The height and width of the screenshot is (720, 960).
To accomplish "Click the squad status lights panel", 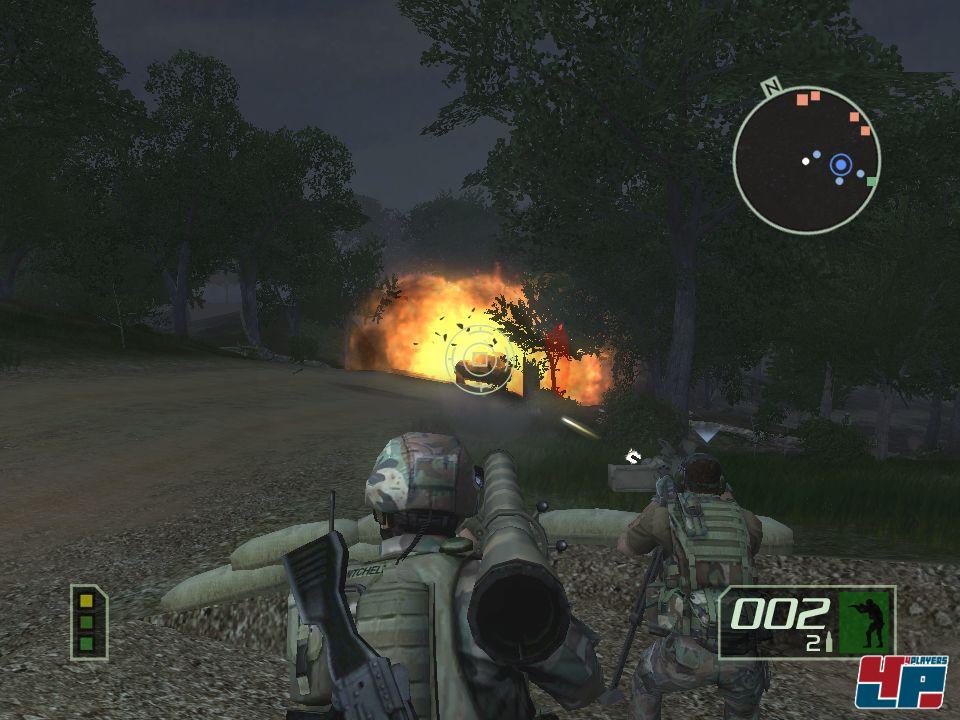I will (x=88, y=622).
